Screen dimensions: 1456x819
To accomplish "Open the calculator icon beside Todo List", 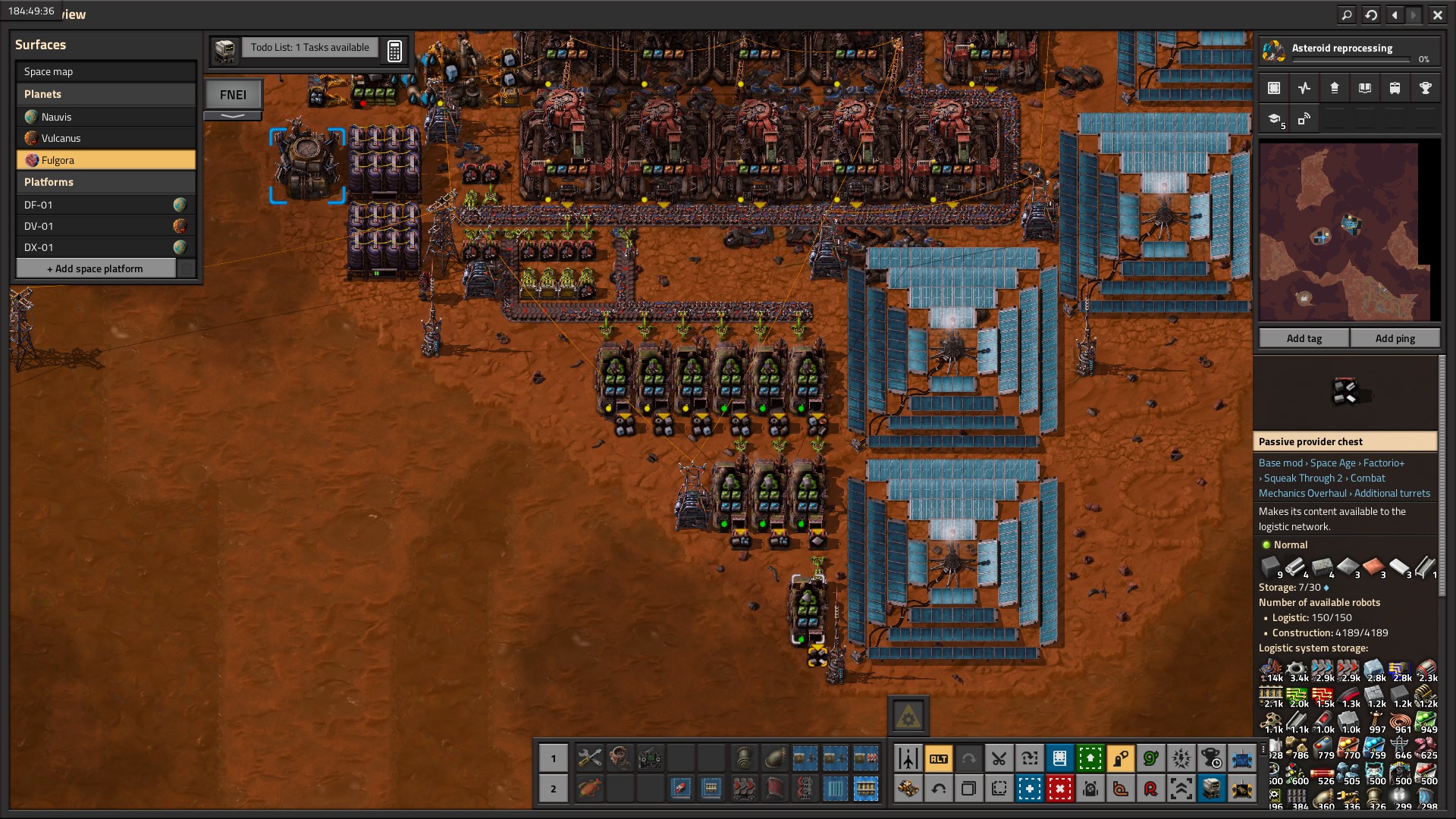I will click(394, 51).
